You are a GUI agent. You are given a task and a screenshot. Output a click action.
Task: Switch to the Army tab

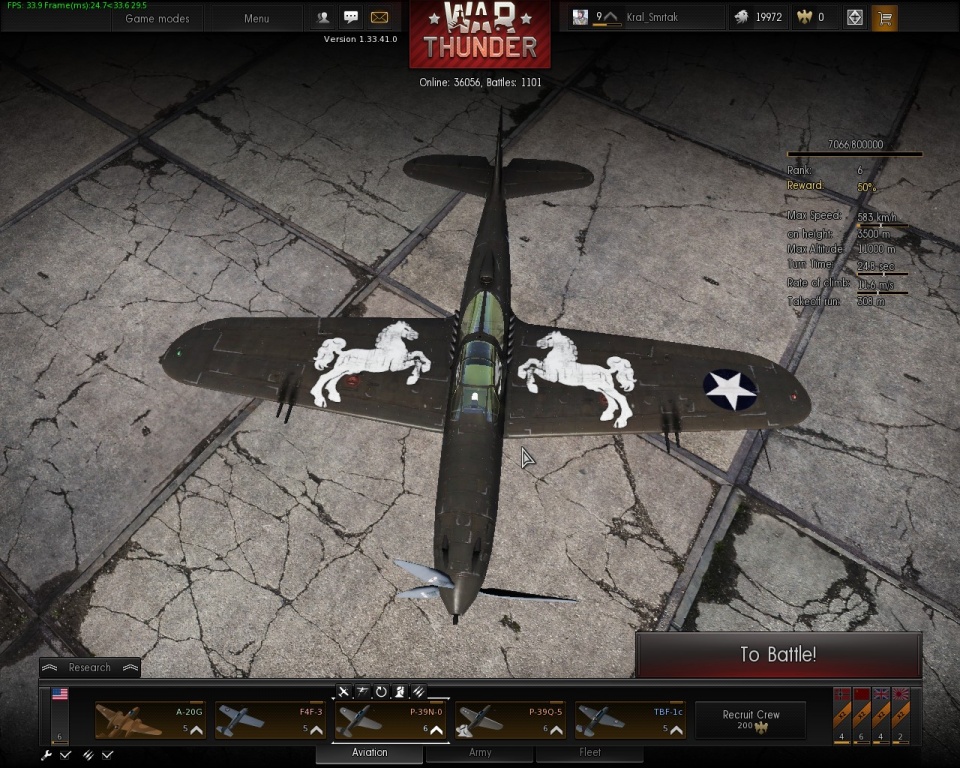tap(480, 752)
